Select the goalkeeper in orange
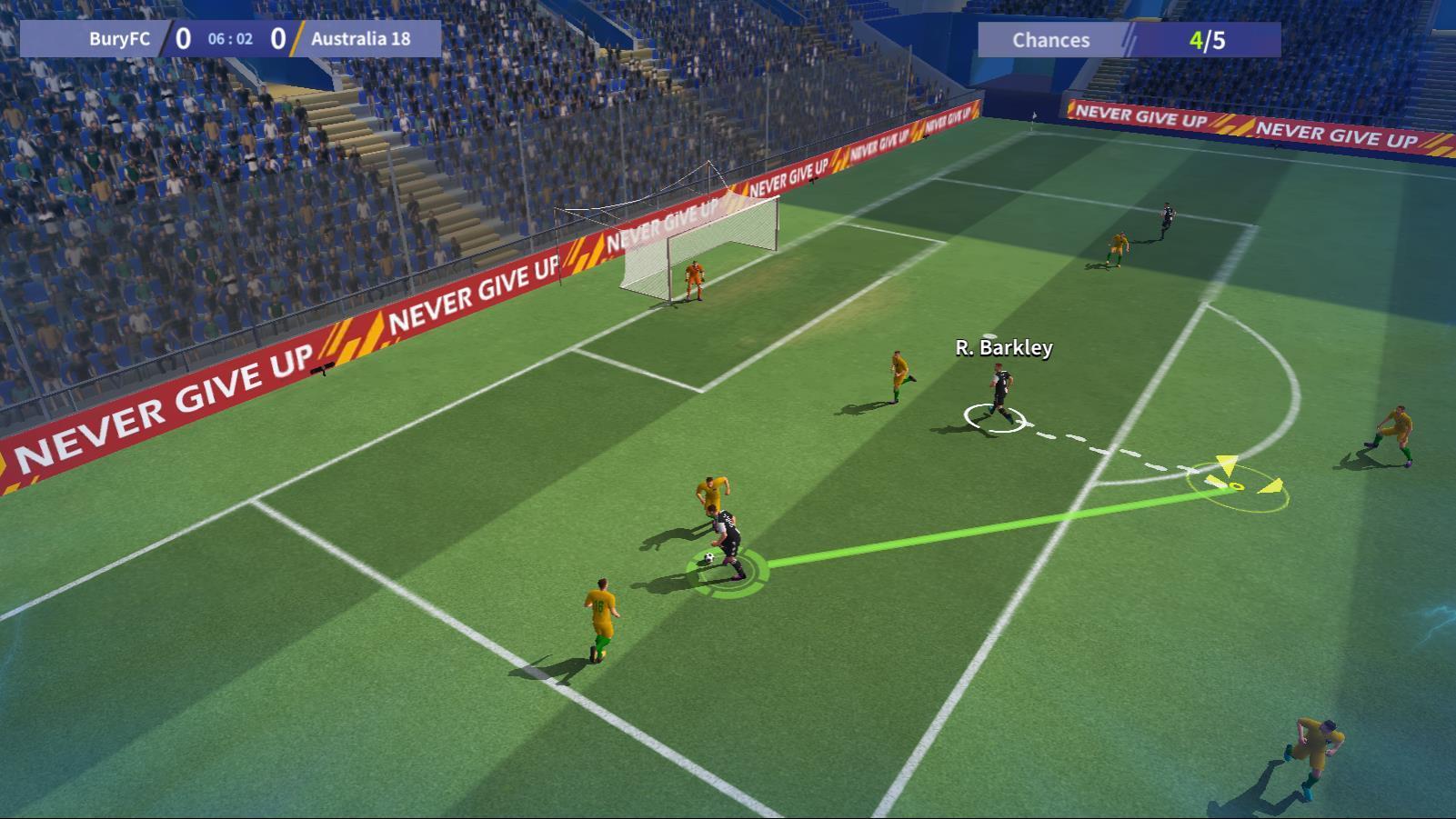1456x819 pixels. point(697,279)
